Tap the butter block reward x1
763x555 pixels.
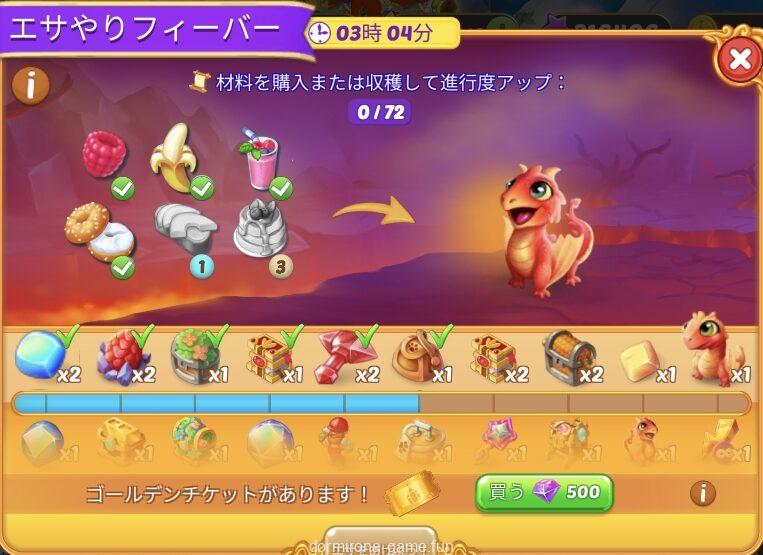click(x=642, y=360)
